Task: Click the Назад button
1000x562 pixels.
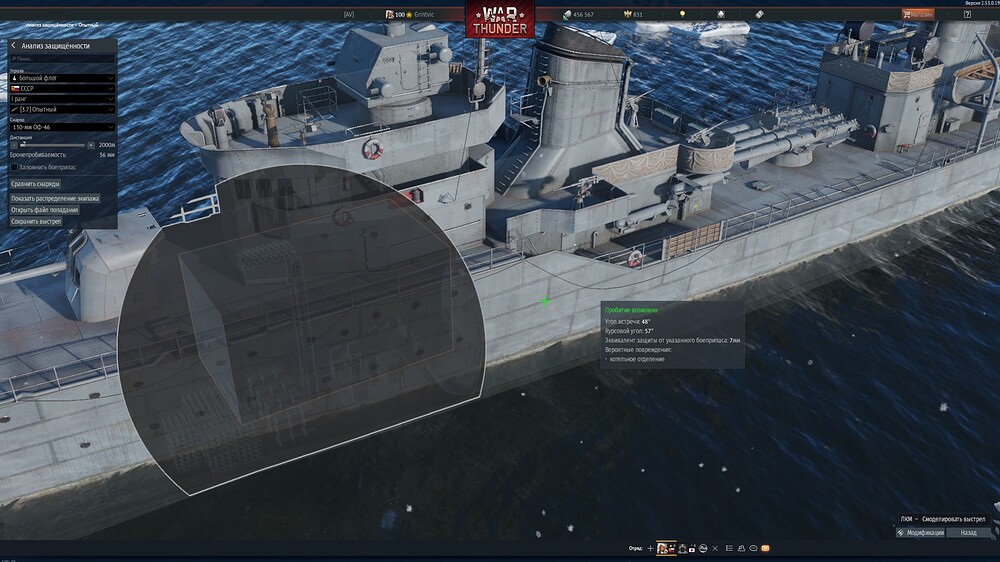Action: (x=968, y=533)
